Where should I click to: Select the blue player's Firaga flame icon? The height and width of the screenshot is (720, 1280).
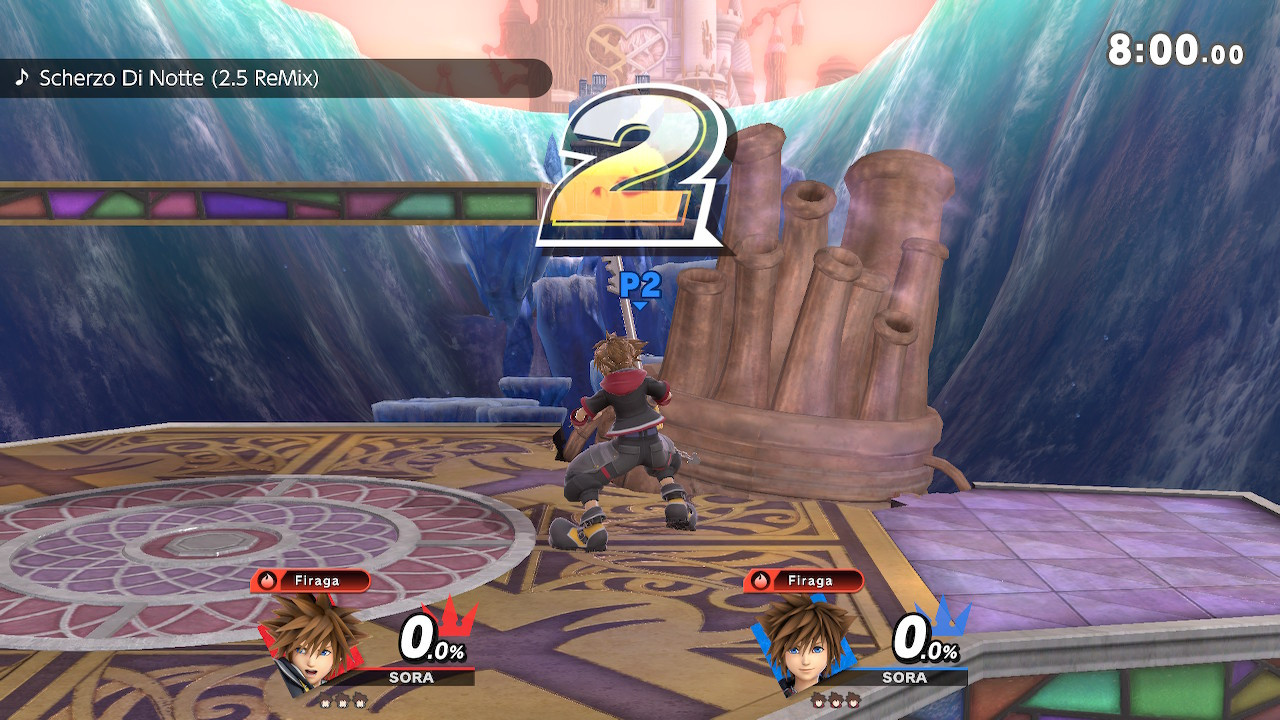pos(760,581)
